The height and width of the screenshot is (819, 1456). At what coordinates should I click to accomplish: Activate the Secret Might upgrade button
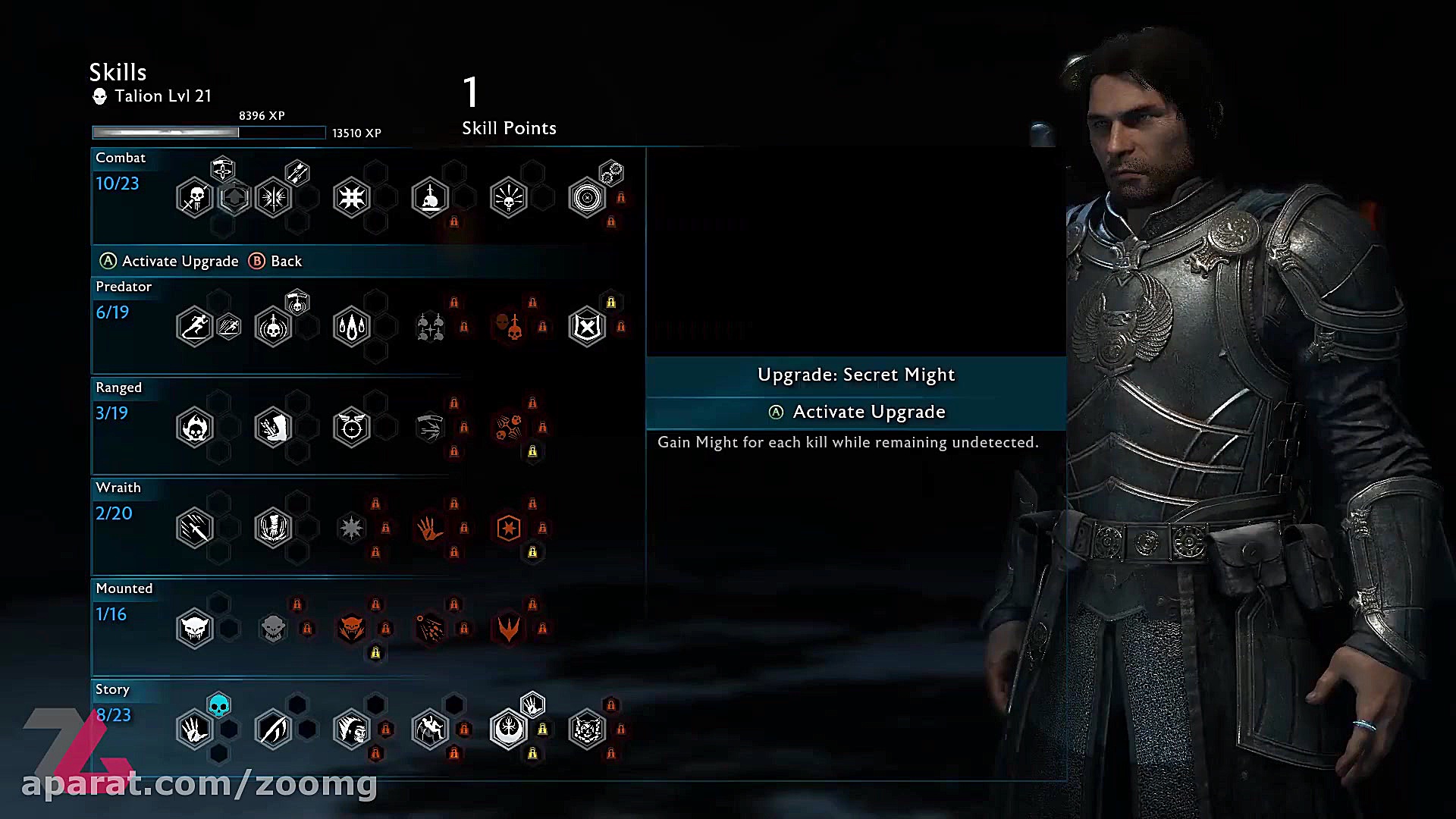(x=856, y=412)
